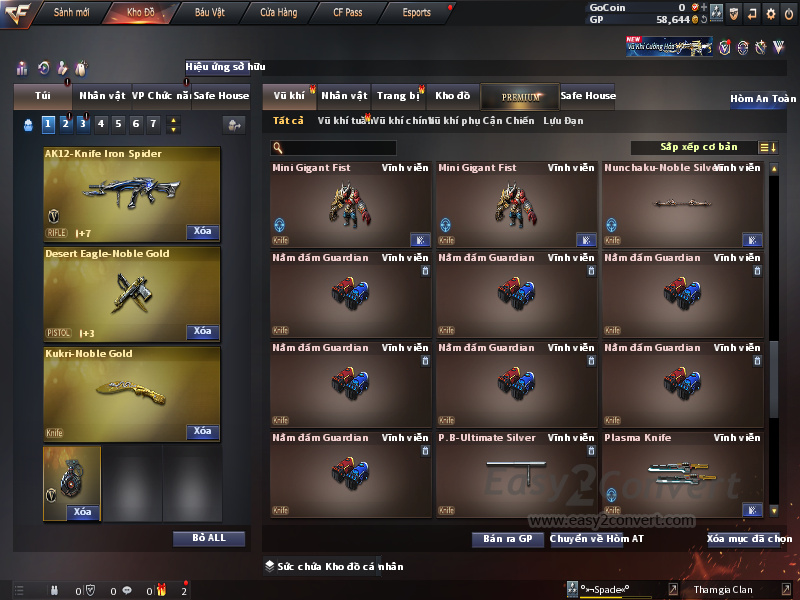Viewport: 800px width, 600px height.
Task: Choose the Plasma Knife item
Action: coord(682,473)
